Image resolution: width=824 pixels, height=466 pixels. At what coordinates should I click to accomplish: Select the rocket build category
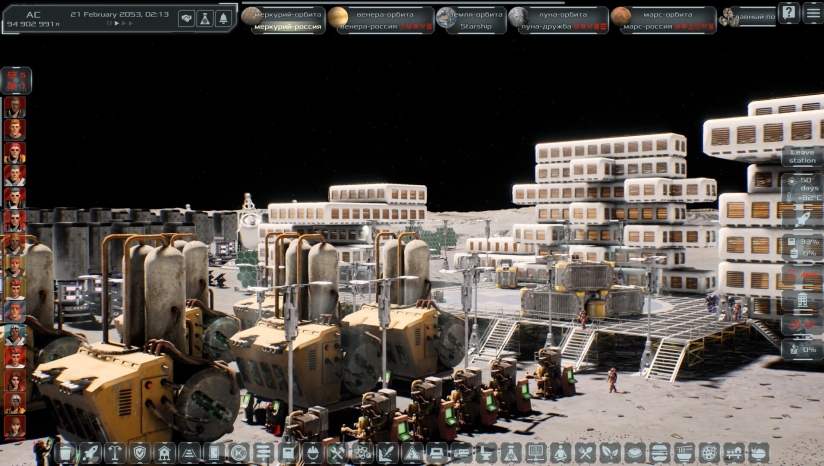point(91,453)
